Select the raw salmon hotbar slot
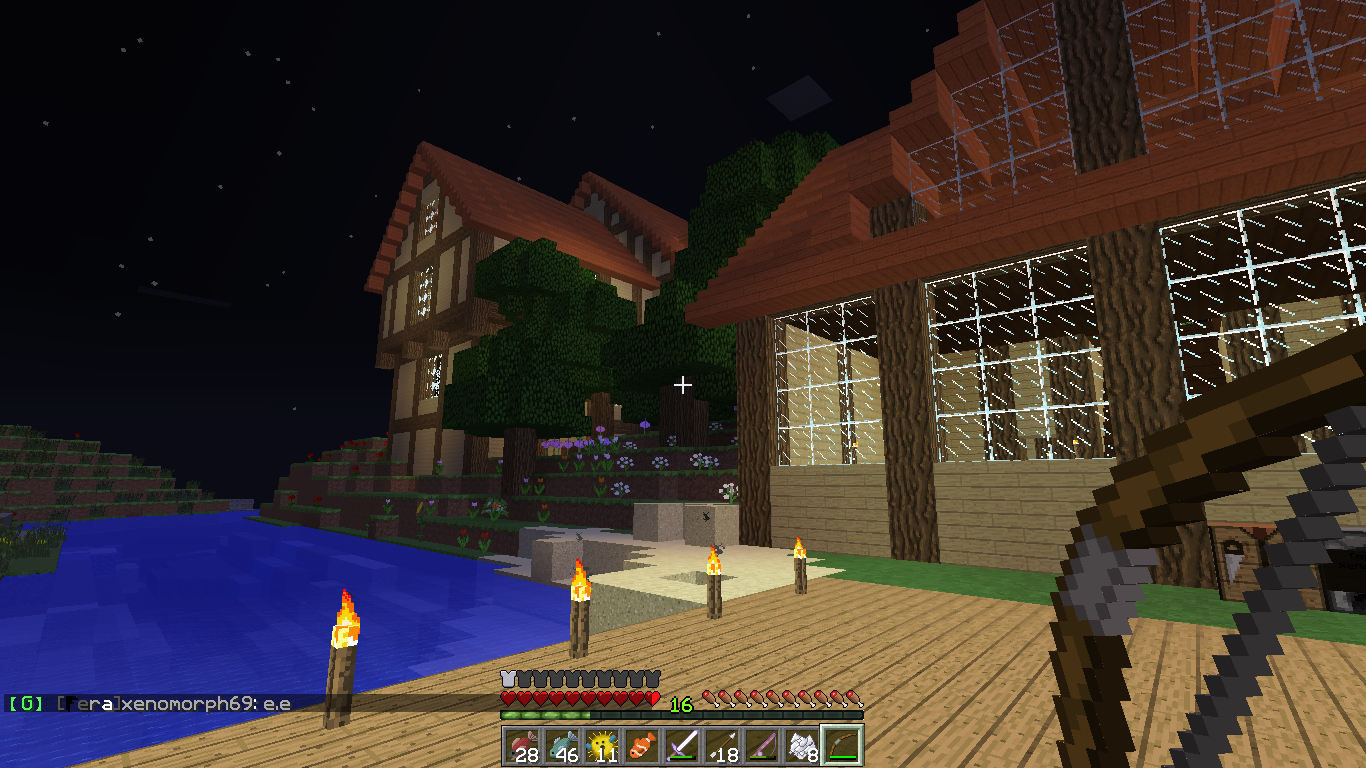This screenshot has height=768, width=1366. 521,745
